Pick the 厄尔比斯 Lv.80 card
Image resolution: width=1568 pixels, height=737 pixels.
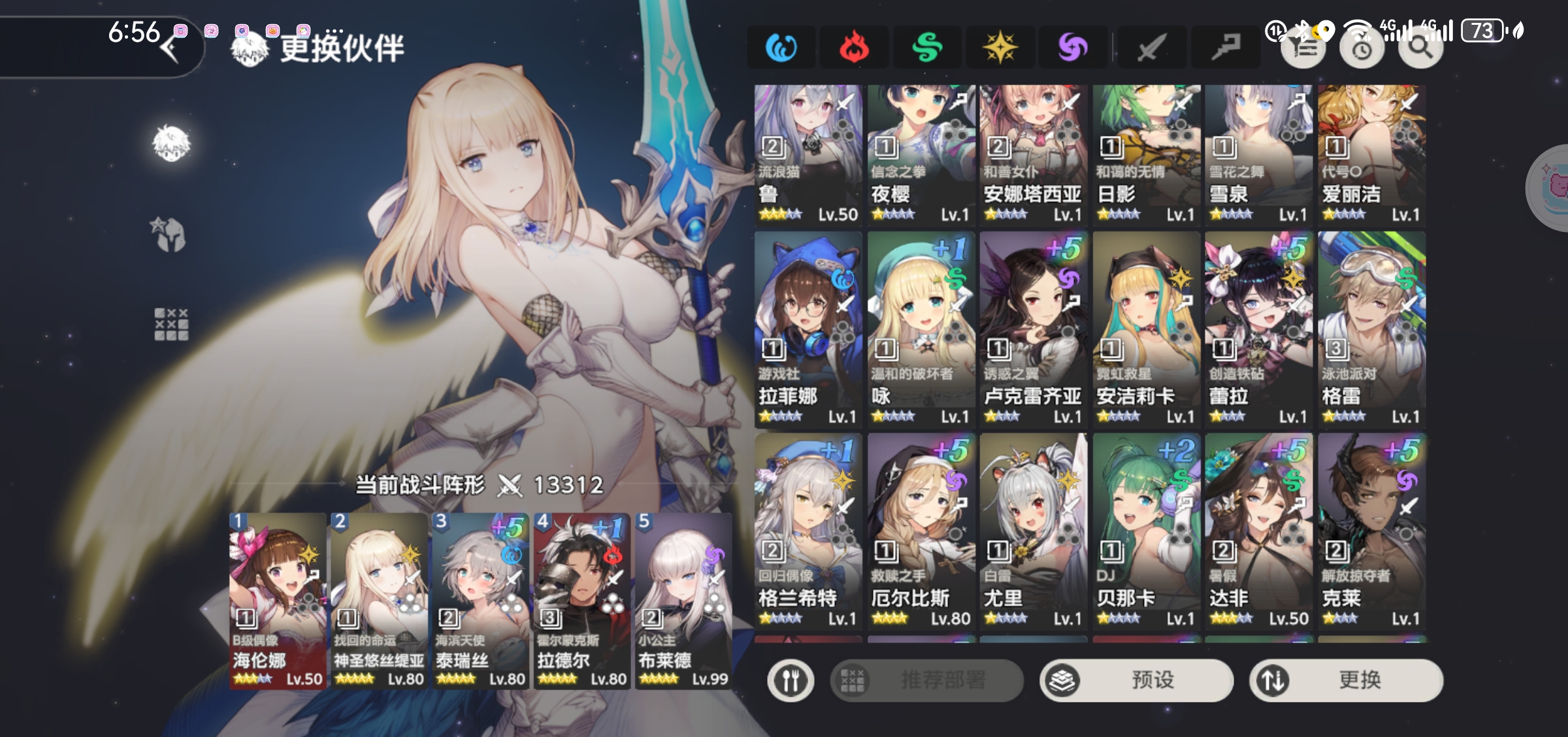pos(921,531)
